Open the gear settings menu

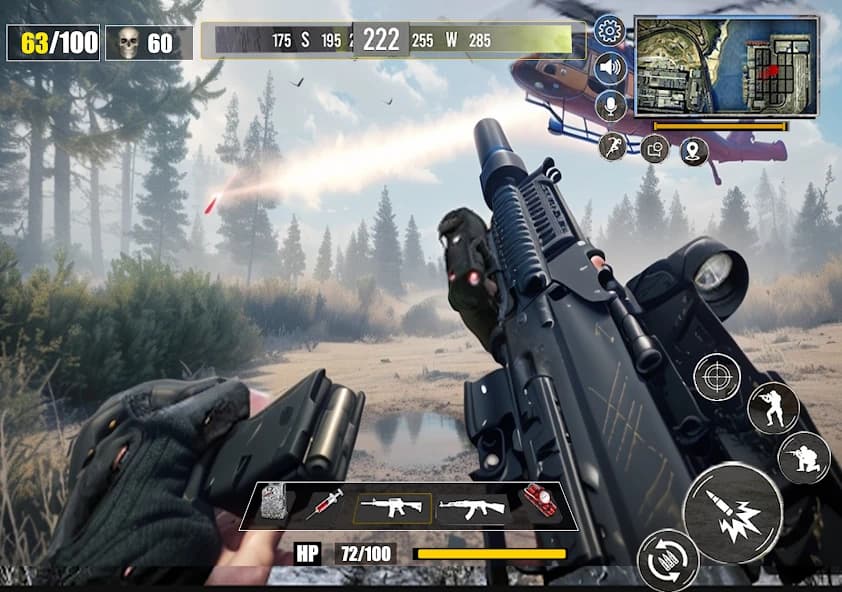tap(609, 31)
